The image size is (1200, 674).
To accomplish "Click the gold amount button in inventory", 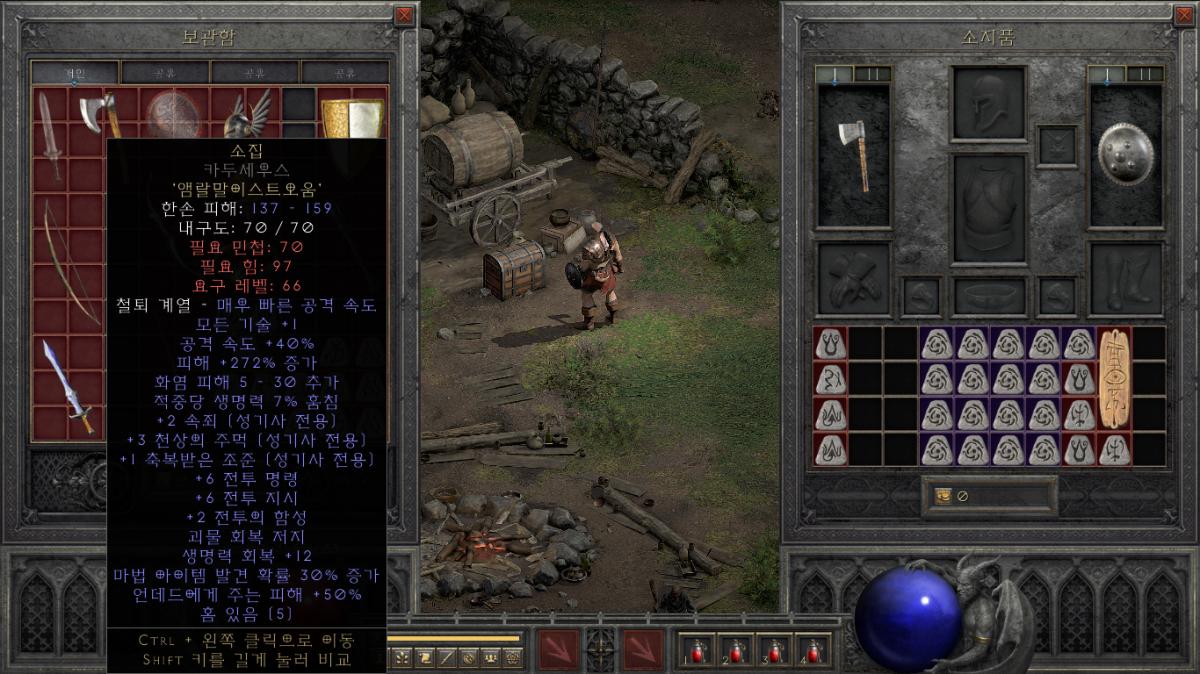I will pos(942,496).
